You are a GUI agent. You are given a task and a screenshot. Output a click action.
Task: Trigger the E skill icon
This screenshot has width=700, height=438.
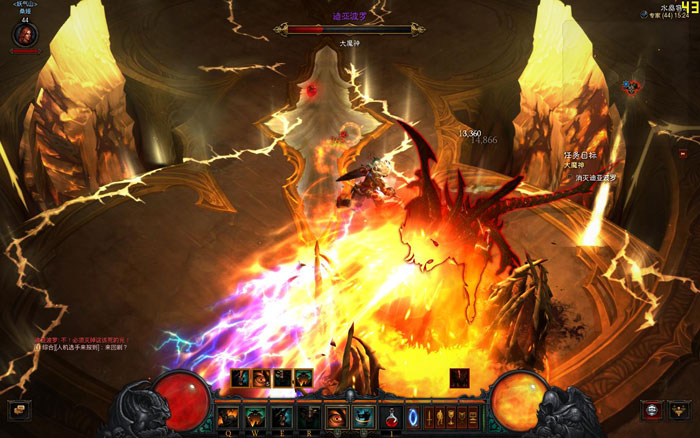(283, 416)
